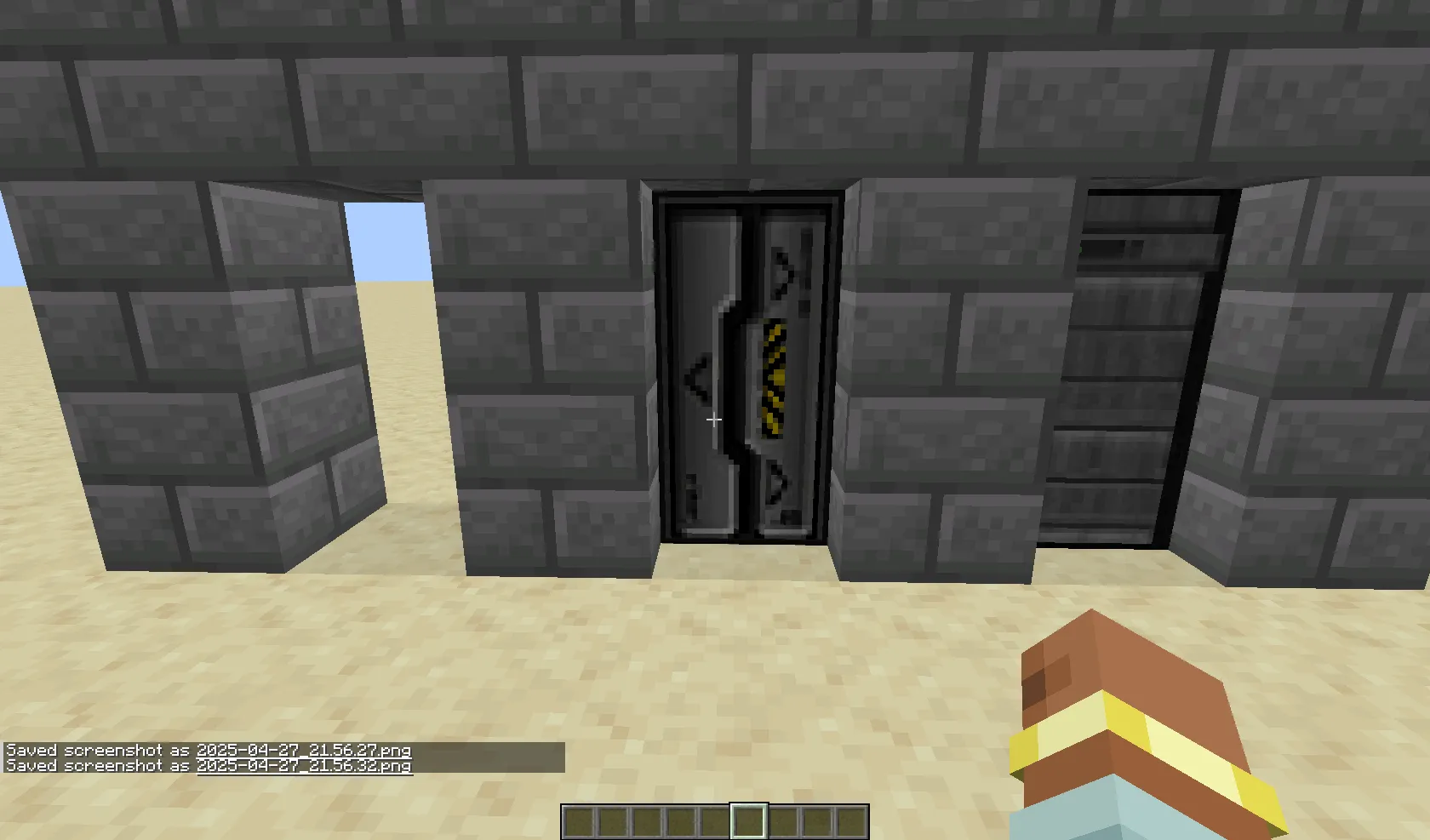The image size is (1430, 840).
Task: Click the currently selected sixth hotbar slot
Action: tap(748, 819)
